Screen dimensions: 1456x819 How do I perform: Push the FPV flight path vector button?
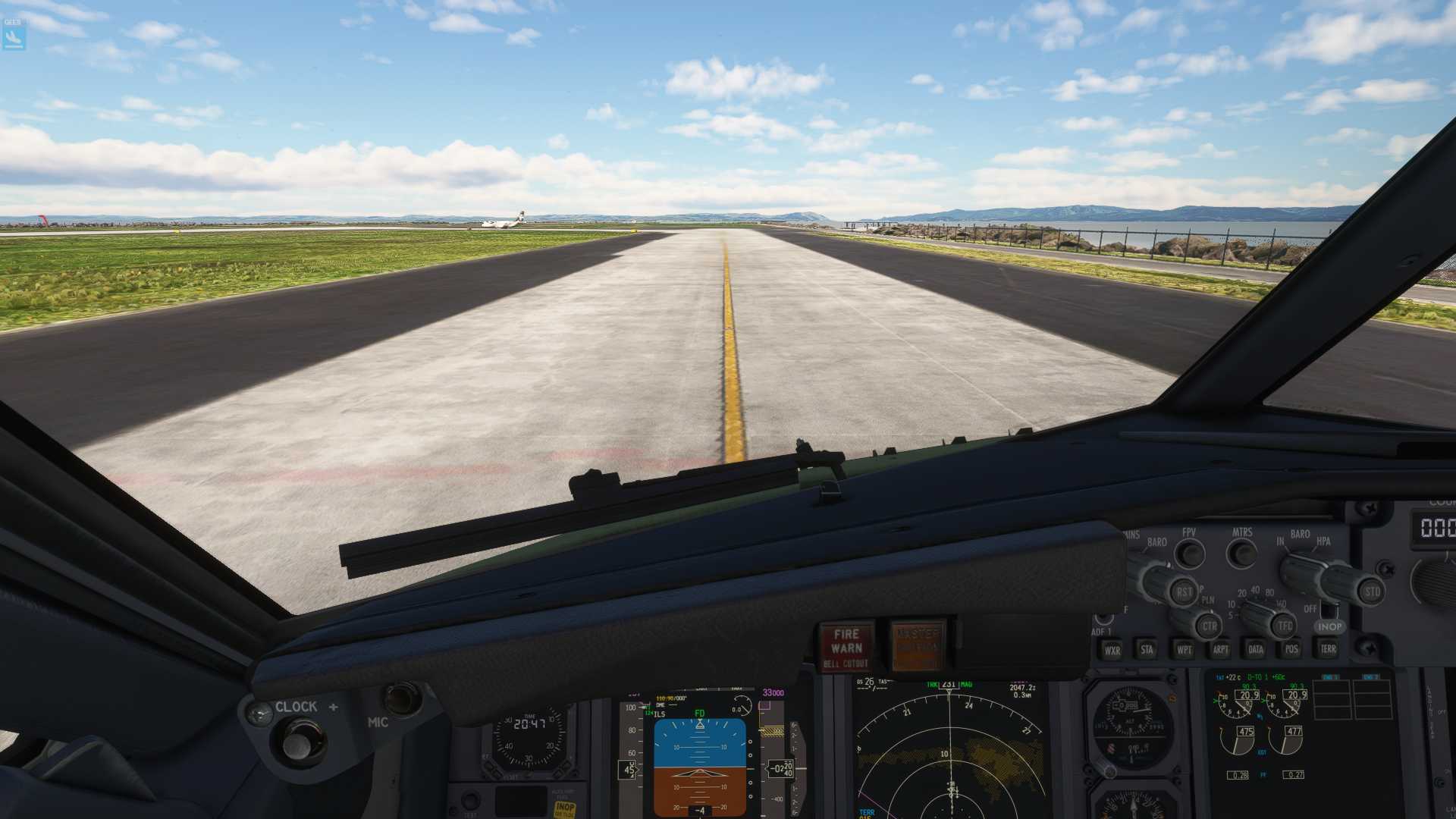tap(1189, 554)
